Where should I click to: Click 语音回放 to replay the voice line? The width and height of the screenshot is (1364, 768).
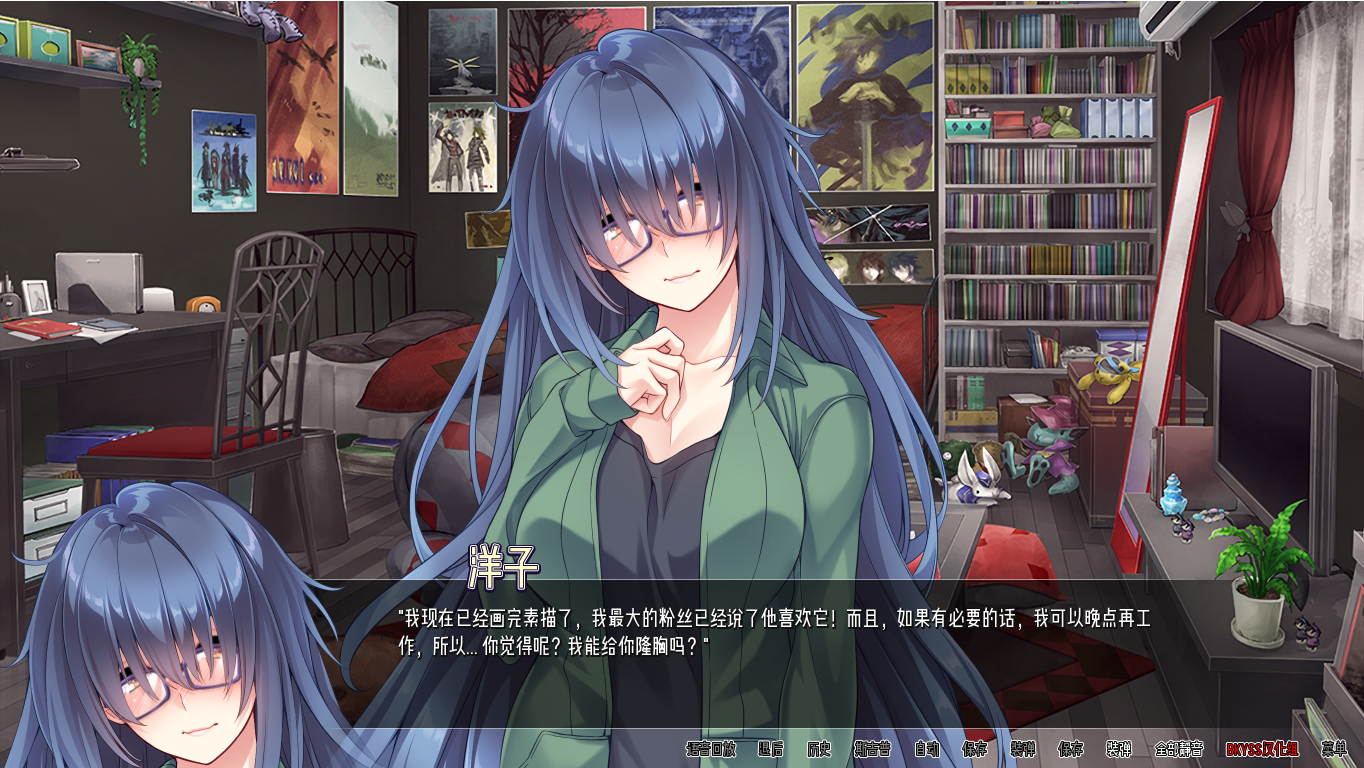coord(709,752)
